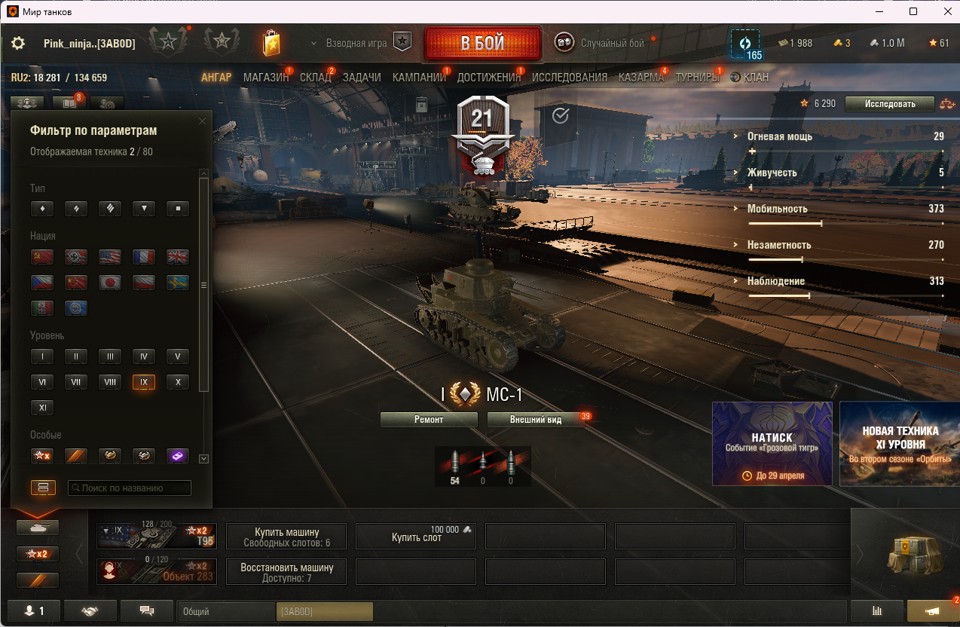This screenshot has width=960, height=627.
Task: Click Купить слот for 100 000
Action: [x=416, y=537]
